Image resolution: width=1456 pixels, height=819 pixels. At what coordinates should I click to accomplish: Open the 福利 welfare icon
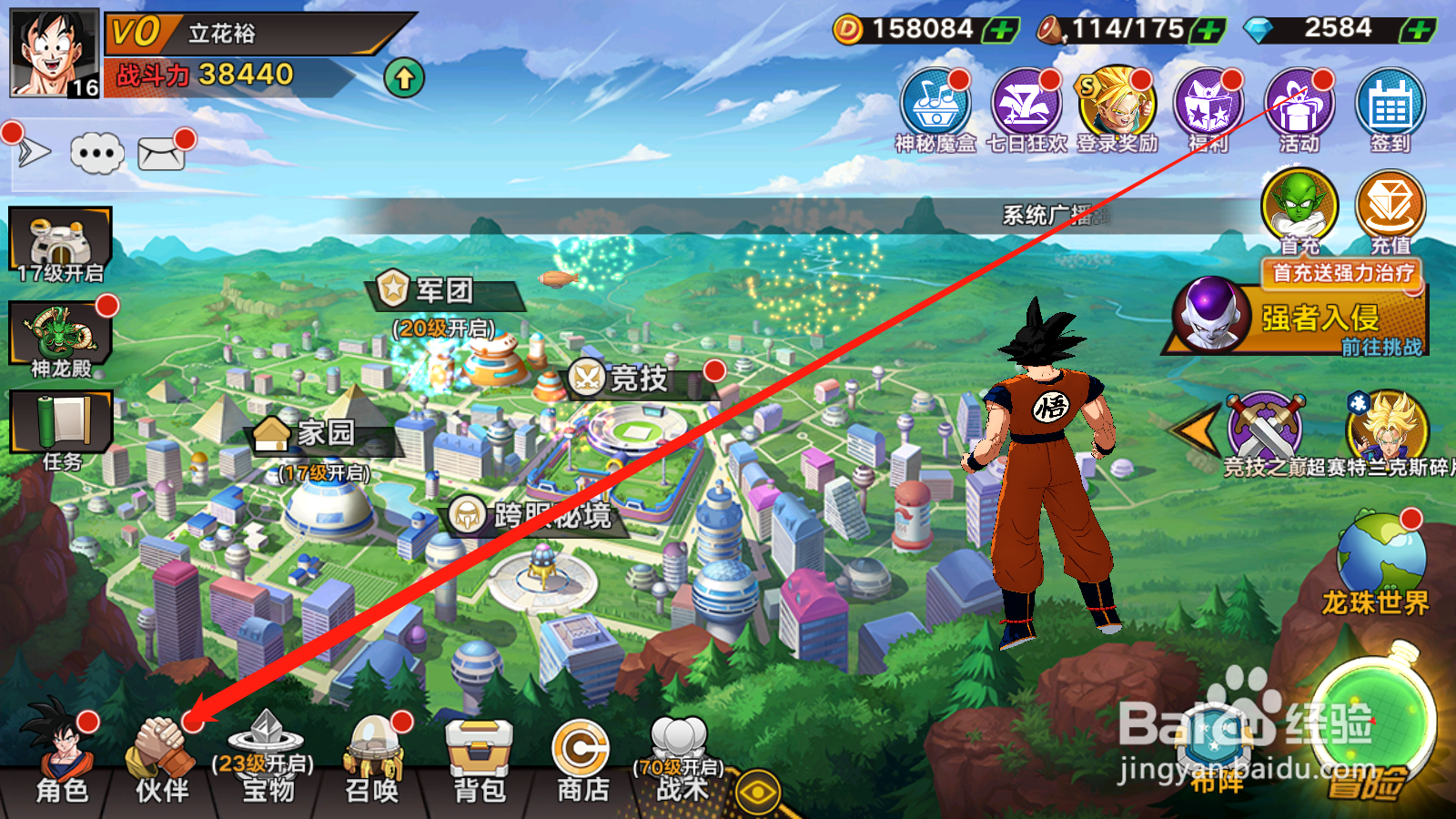coord(1208,109)
